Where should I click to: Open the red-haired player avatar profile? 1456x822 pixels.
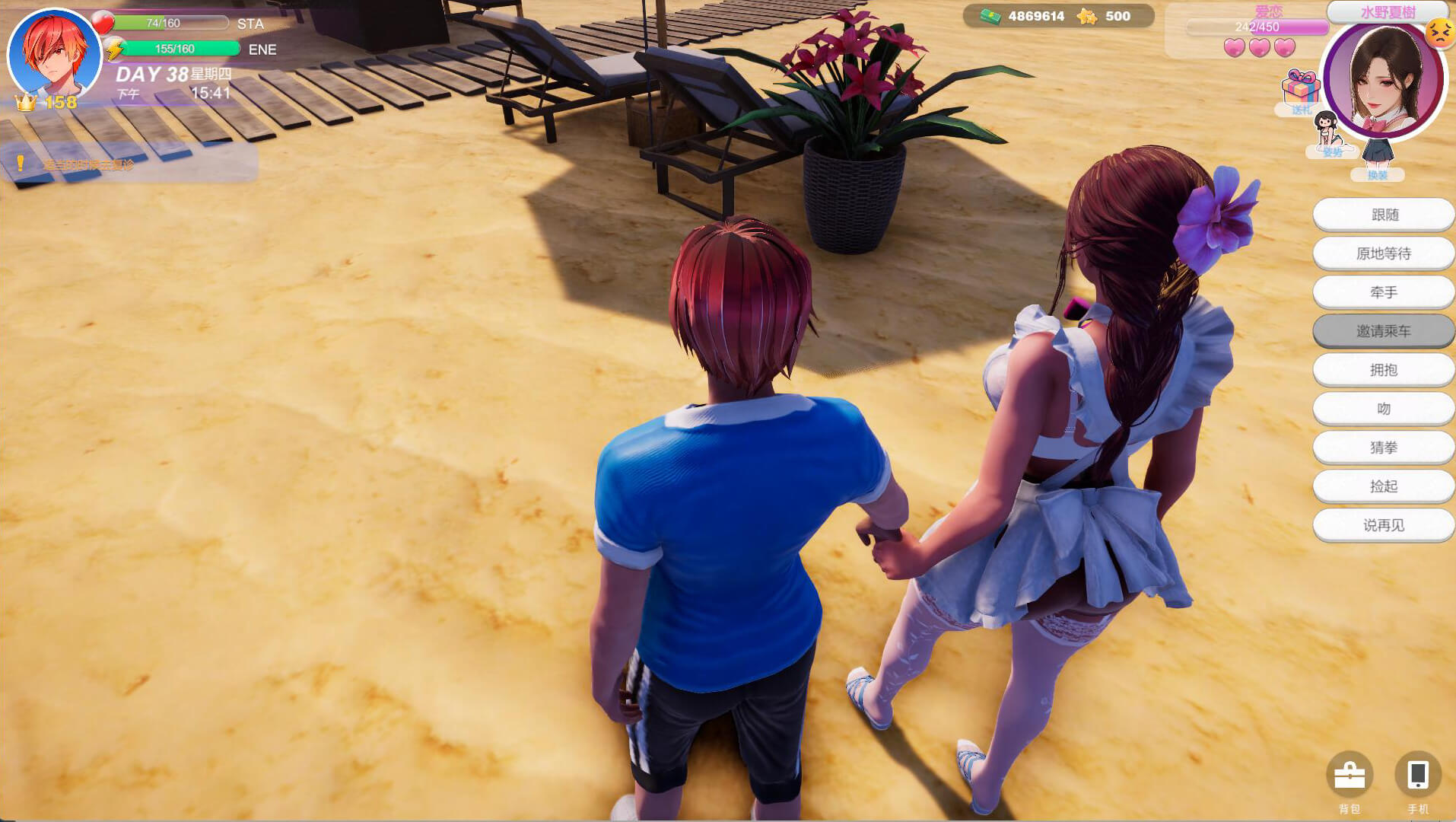point(55,55)
